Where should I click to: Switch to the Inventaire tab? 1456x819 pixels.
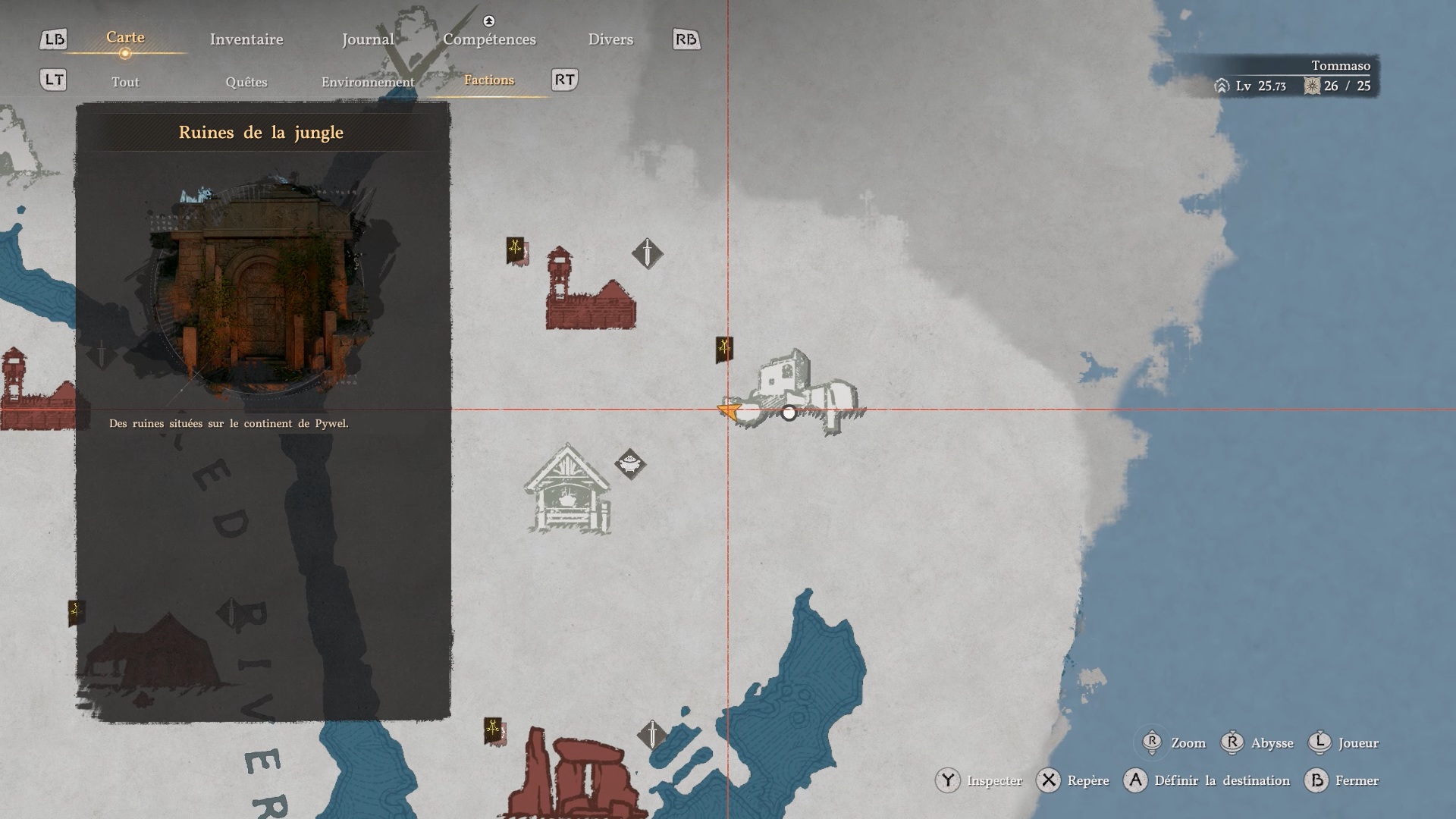point(246,39)
